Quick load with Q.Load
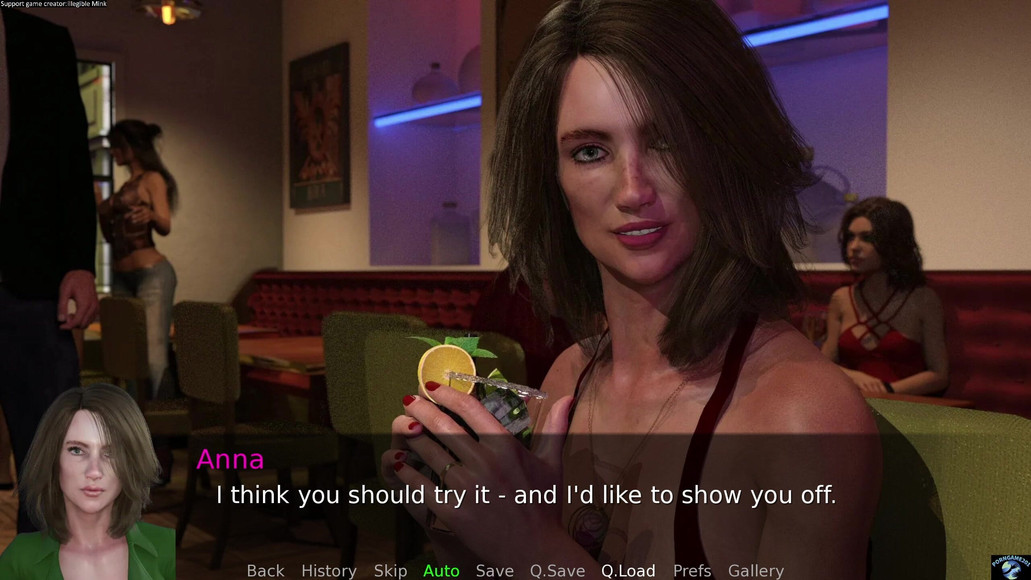The width and height of the screenshot is (1031, 580). 628,570
